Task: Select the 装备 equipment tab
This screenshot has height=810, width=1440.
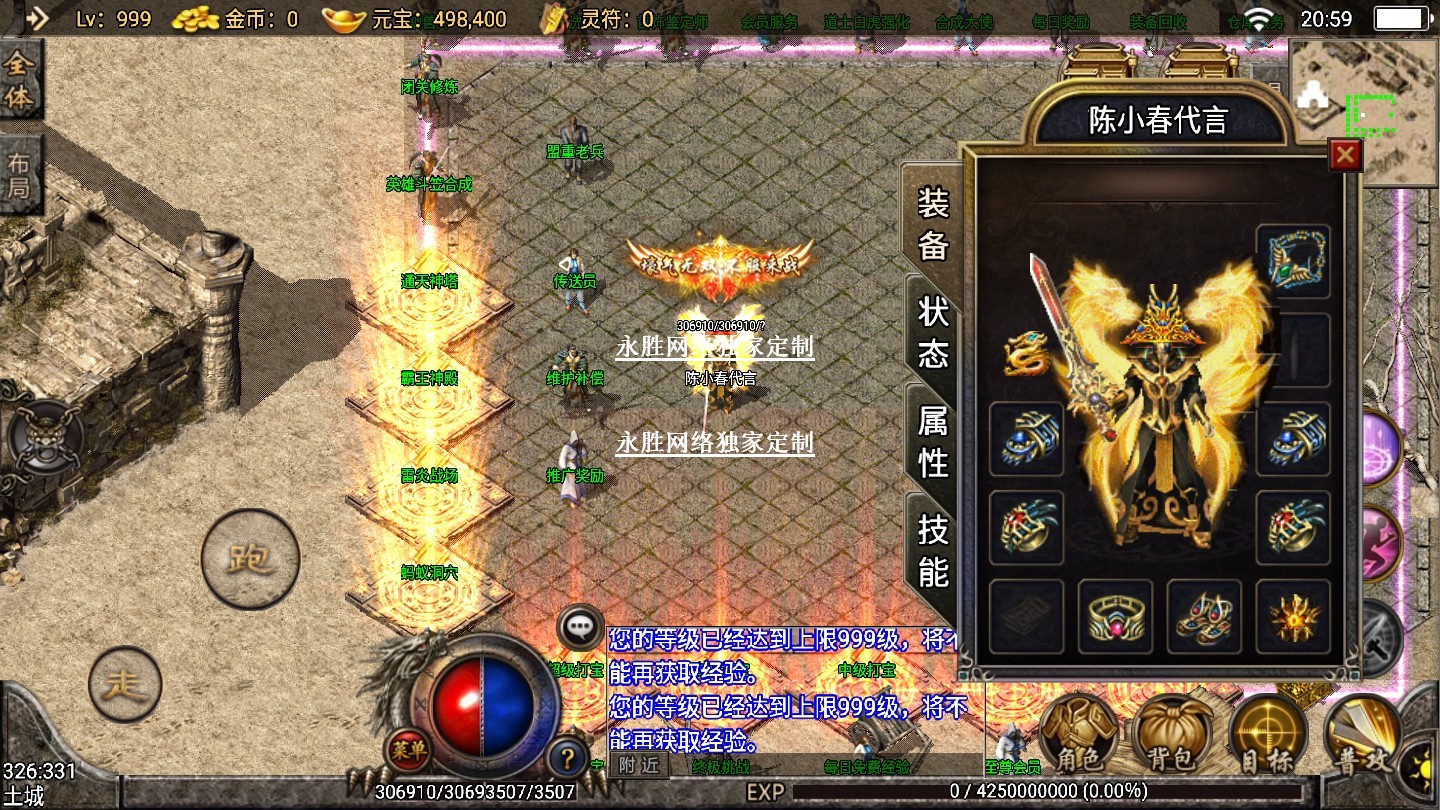Action: click(x=933, y=223)
